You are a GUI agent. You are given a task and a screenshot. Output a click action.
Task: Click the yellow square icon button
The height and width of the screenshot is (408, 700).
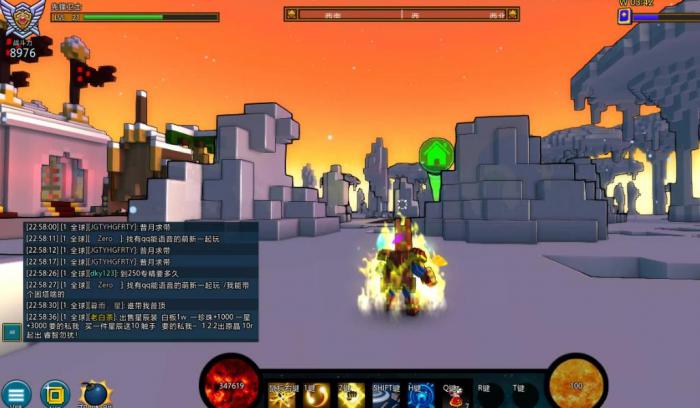(x=55, y=393)
